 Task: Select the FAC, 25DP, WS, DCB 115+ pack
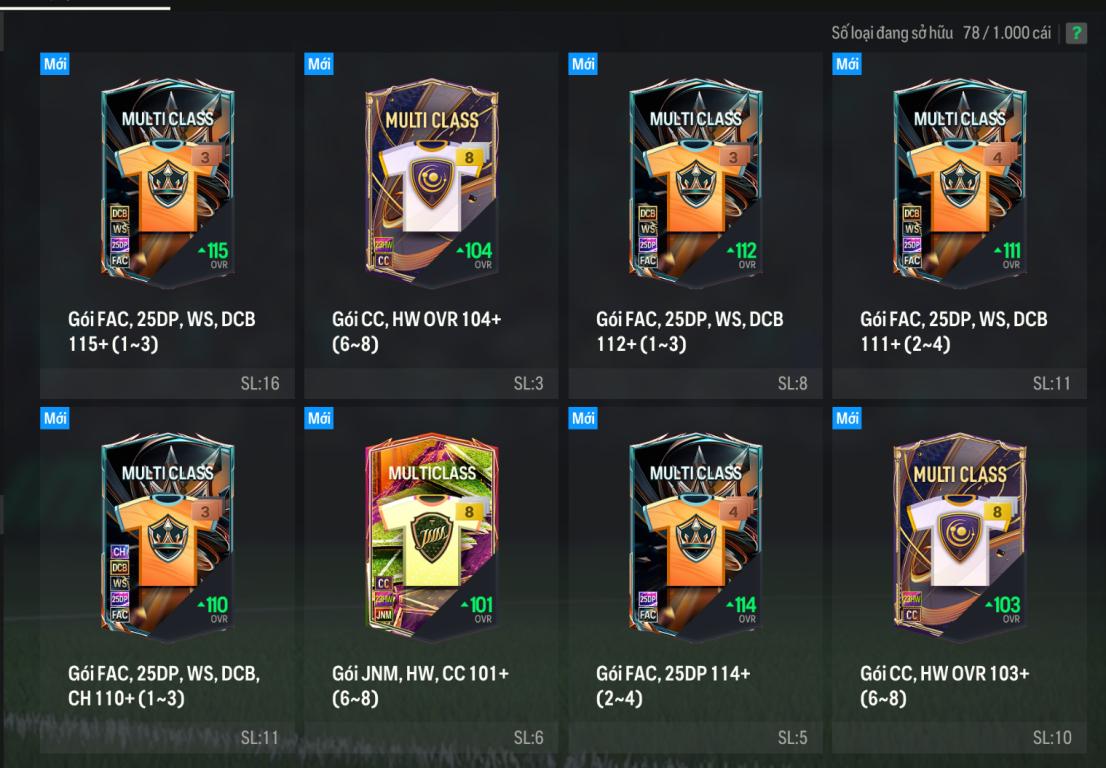tap(167, 180)
